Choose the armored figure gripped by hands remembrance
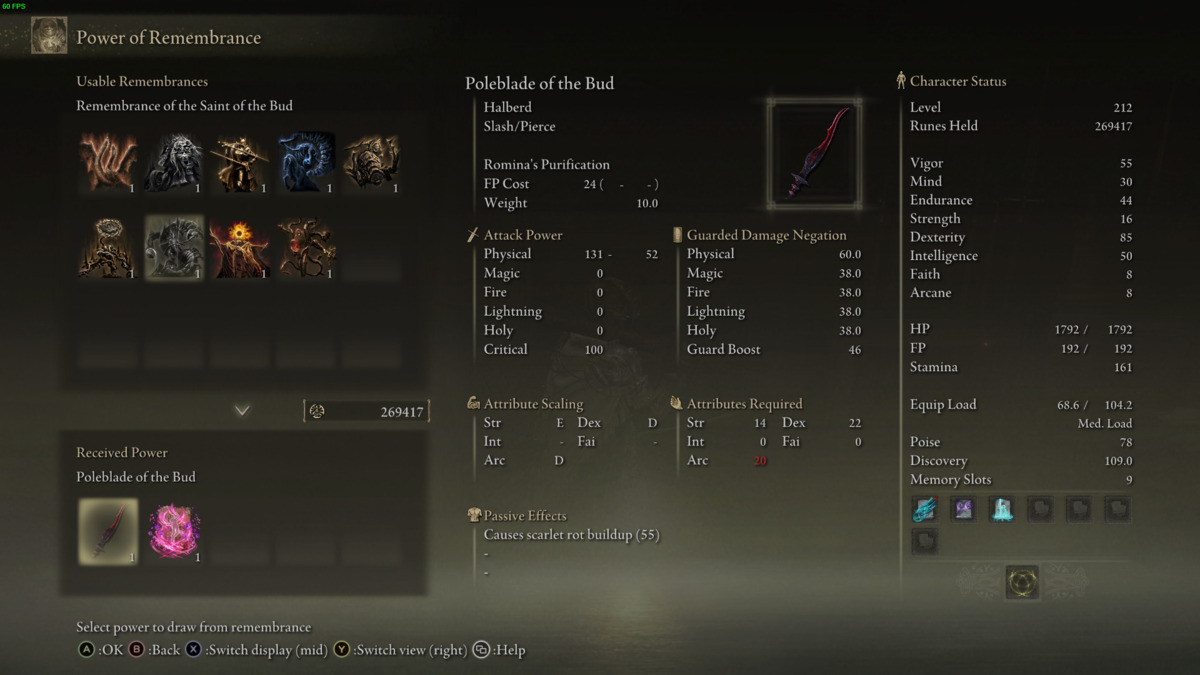This screenshot has height=675, width=1200. 372,161
